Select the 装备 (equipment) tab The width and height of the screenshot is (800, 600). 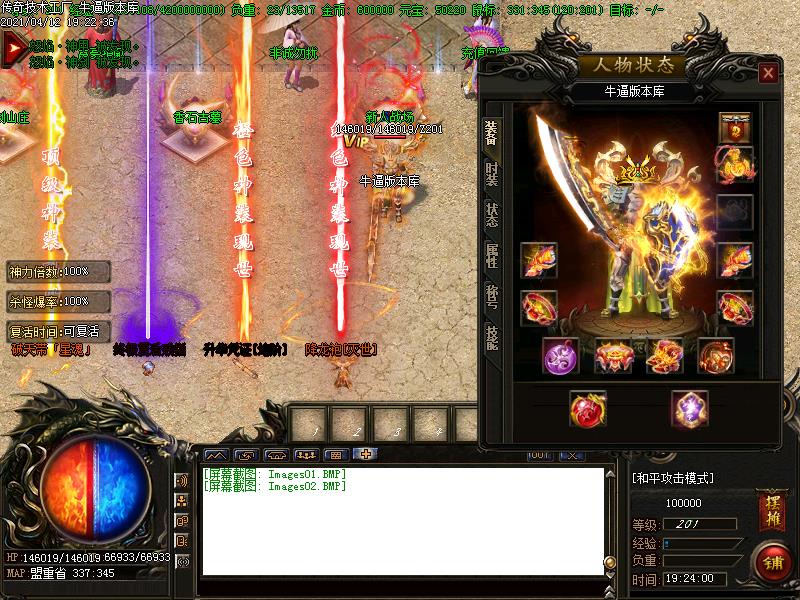(491, 134)
